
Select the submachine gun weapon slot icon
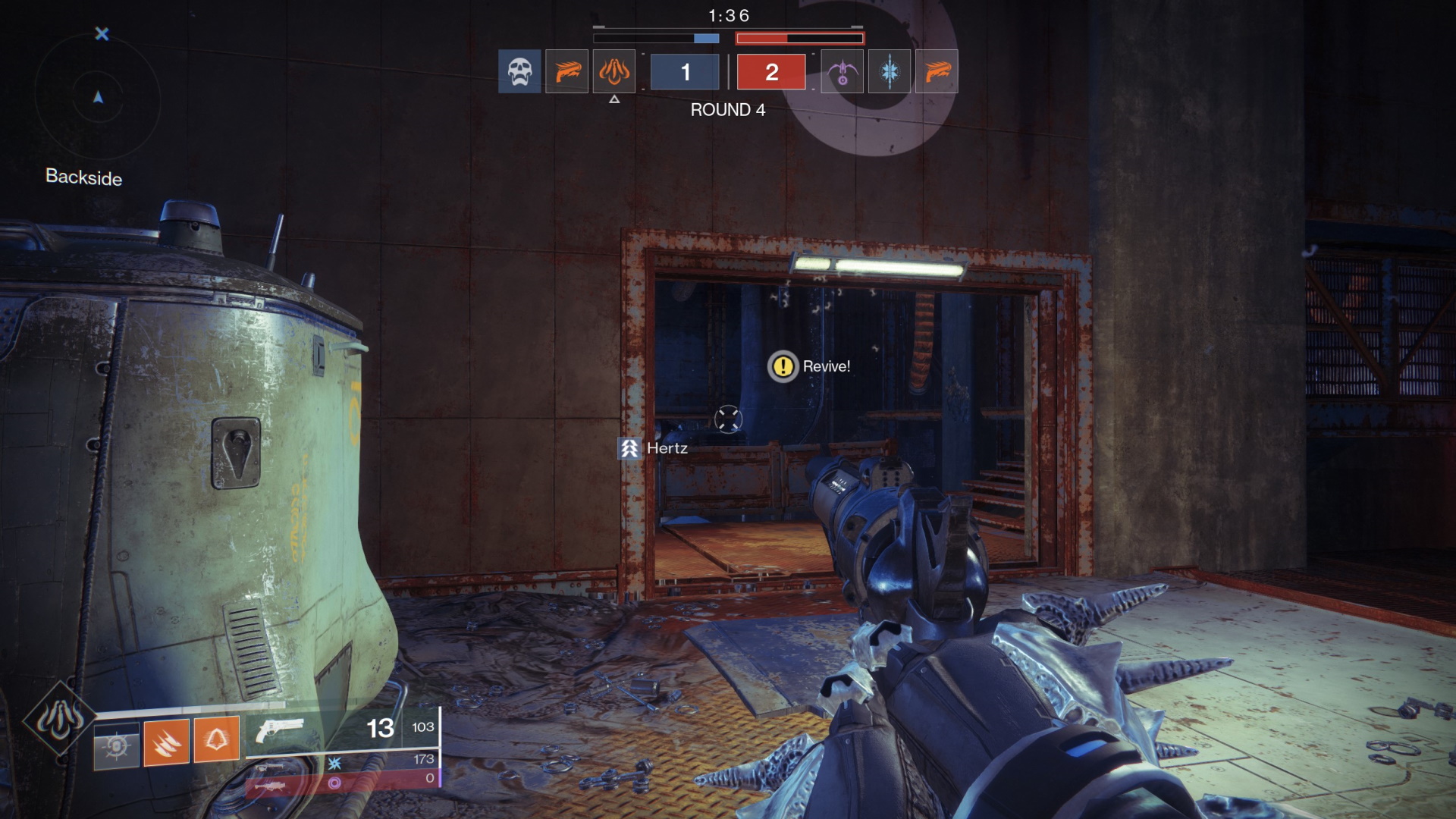tap(269, 767)
